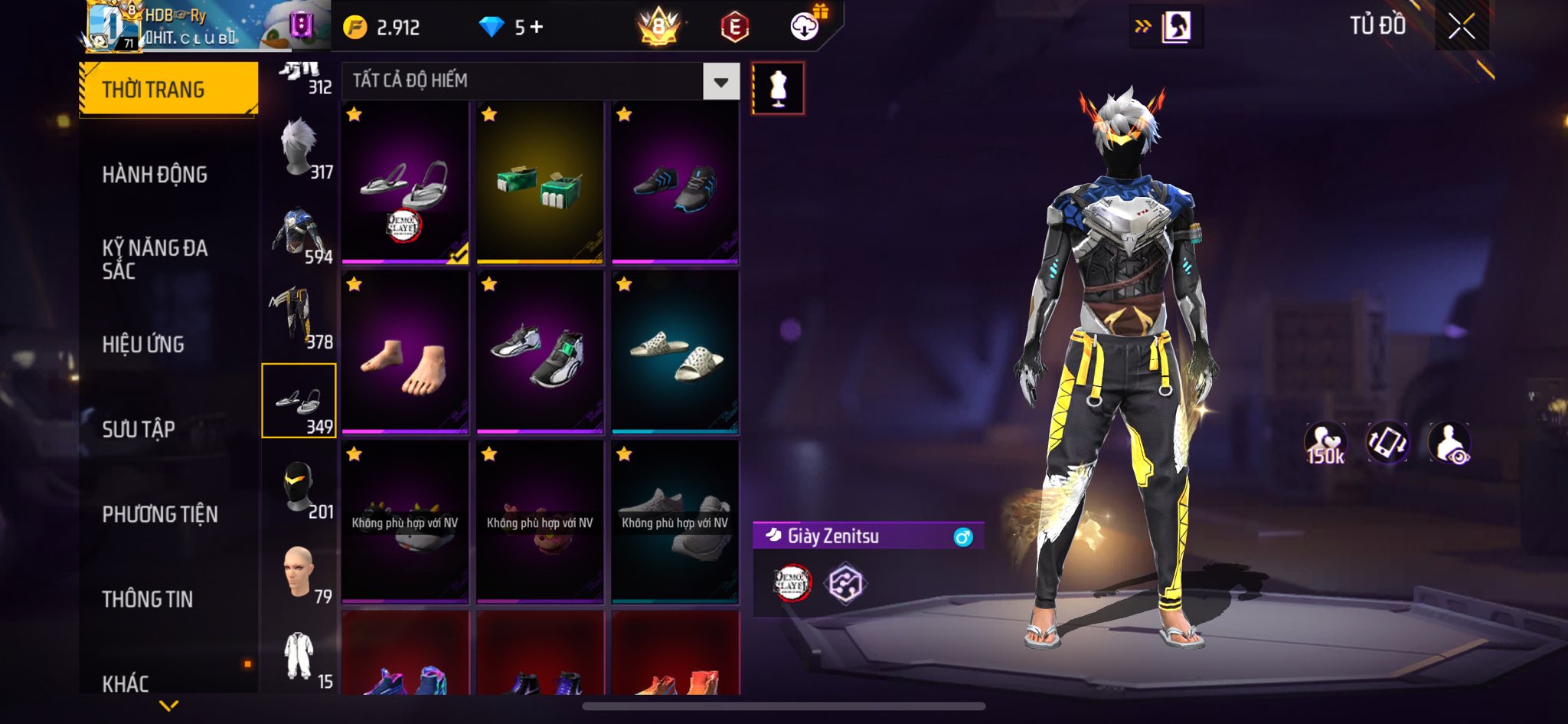The height and width of the screenshot is (724, 1568).
Task: Select the white studded slippers item
Action: pos(675,353)
